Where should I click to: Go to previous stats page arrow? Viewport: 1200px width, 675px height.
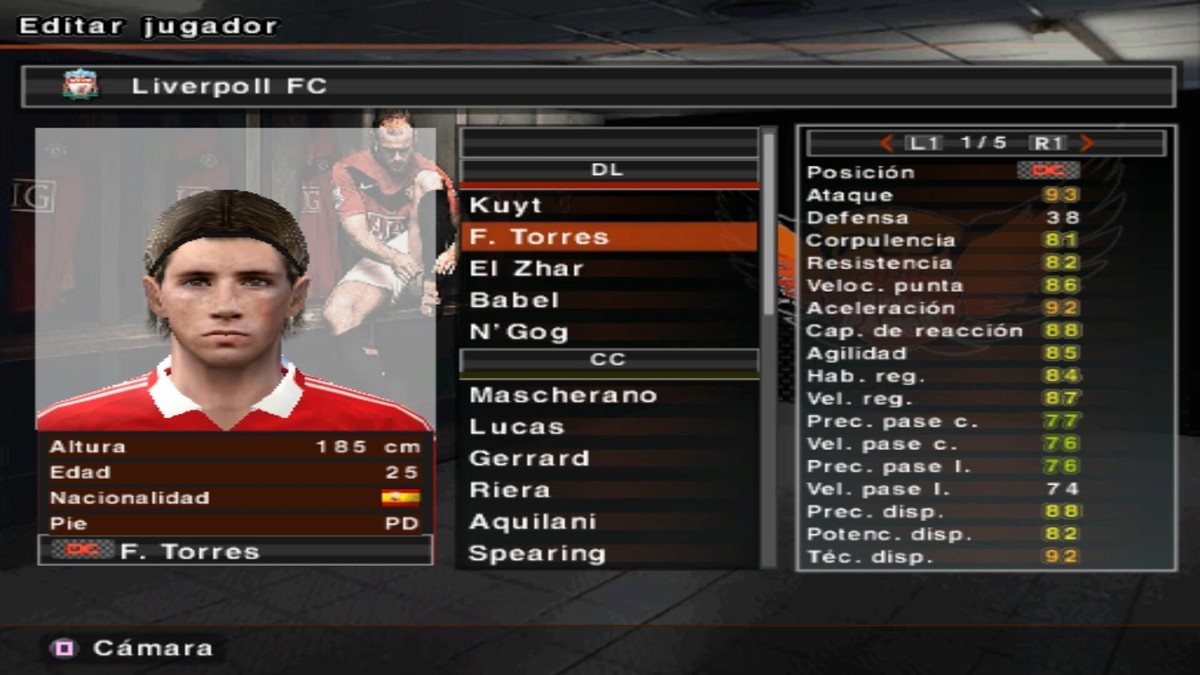click(886, 143)
